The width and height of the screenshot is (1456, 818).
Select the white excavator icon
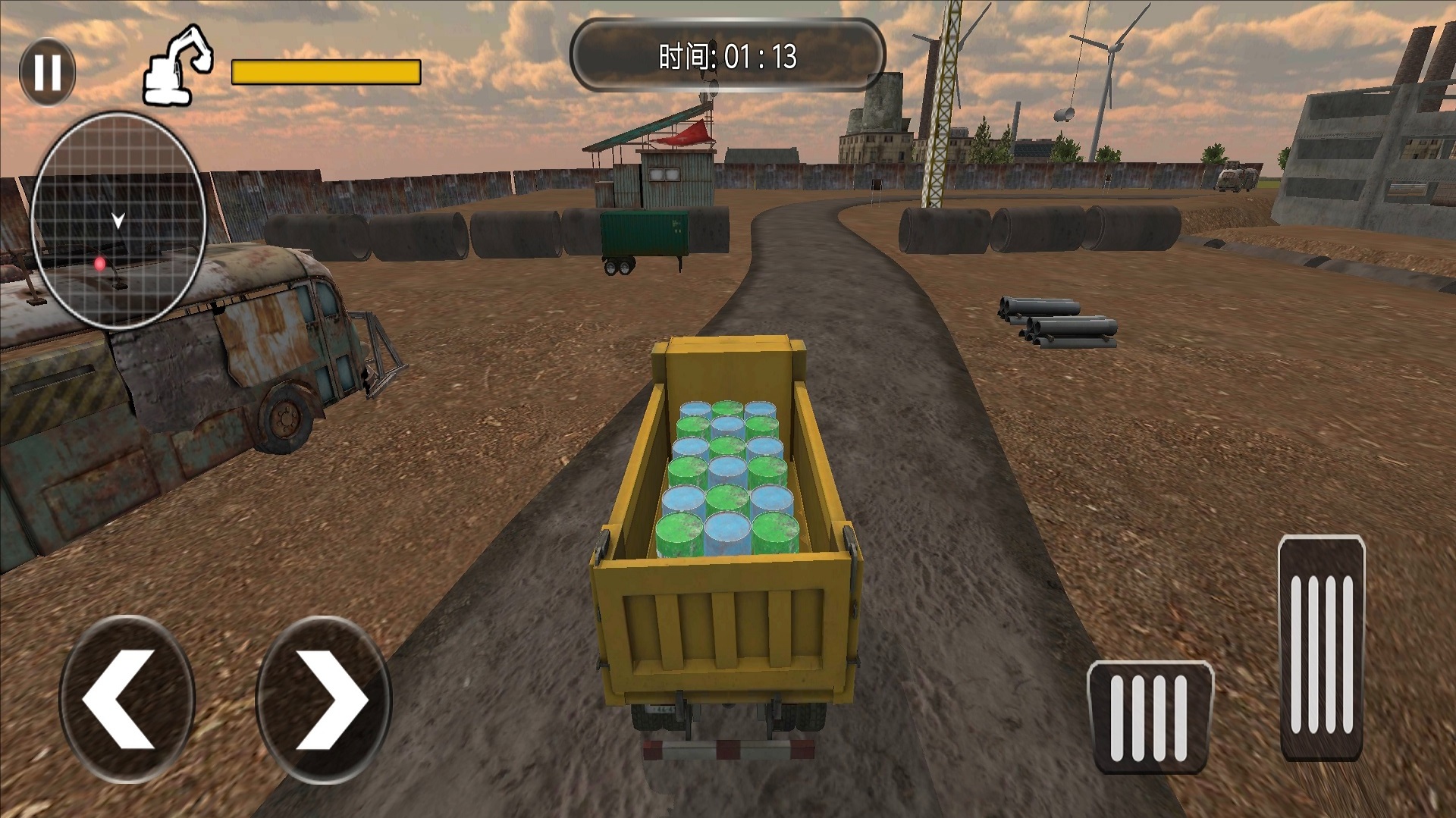(179, 66)
